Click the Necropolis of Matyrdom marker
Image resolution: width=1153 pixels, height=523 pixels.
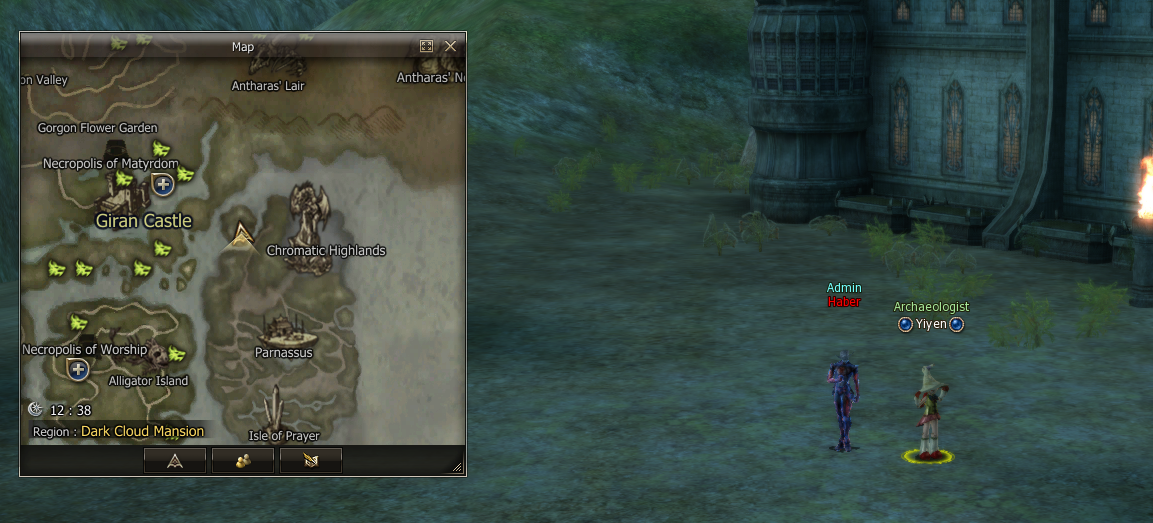click(111, 164)
